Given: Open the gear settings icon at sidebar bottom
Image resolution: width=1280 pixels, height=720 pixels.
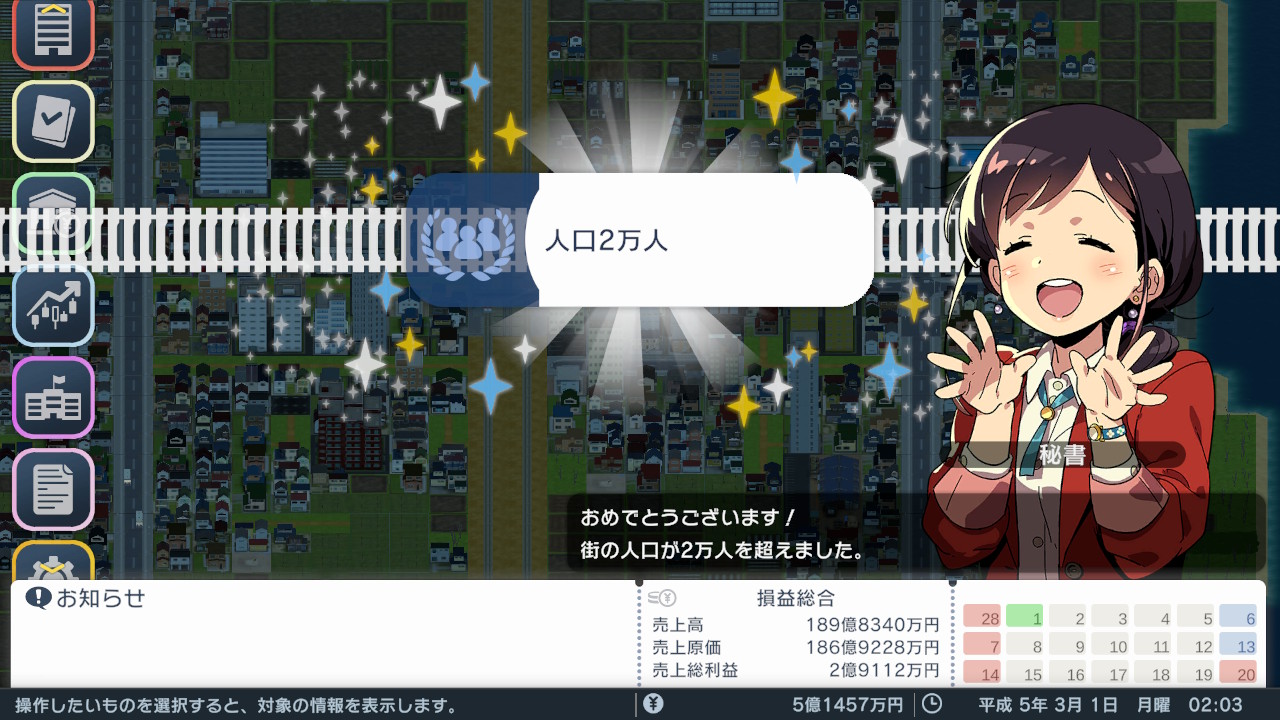Looking at the screenshot, I should pos(53,565).
